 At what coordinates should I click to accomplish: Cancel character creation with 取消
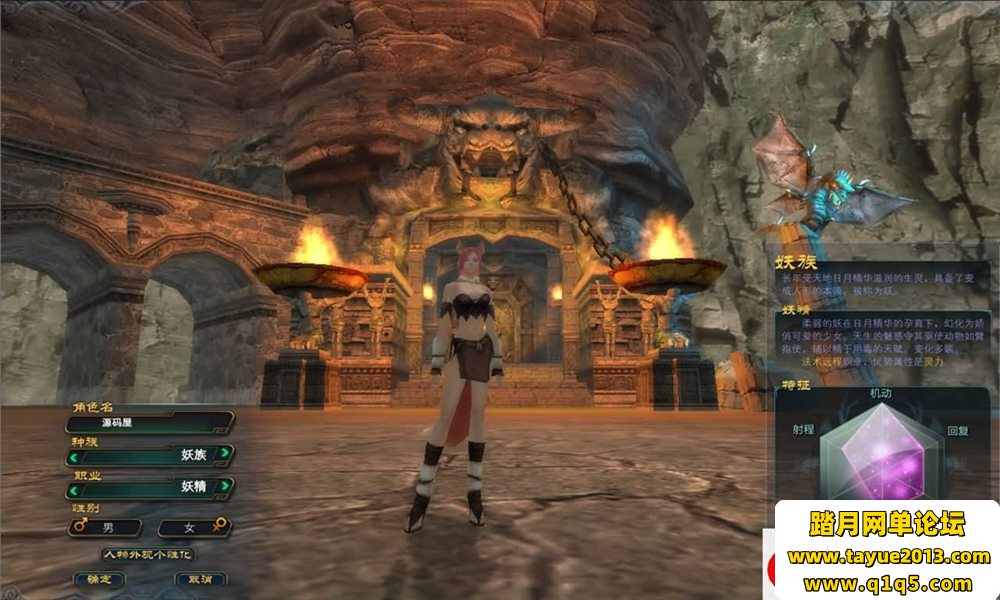click(200, 579)
